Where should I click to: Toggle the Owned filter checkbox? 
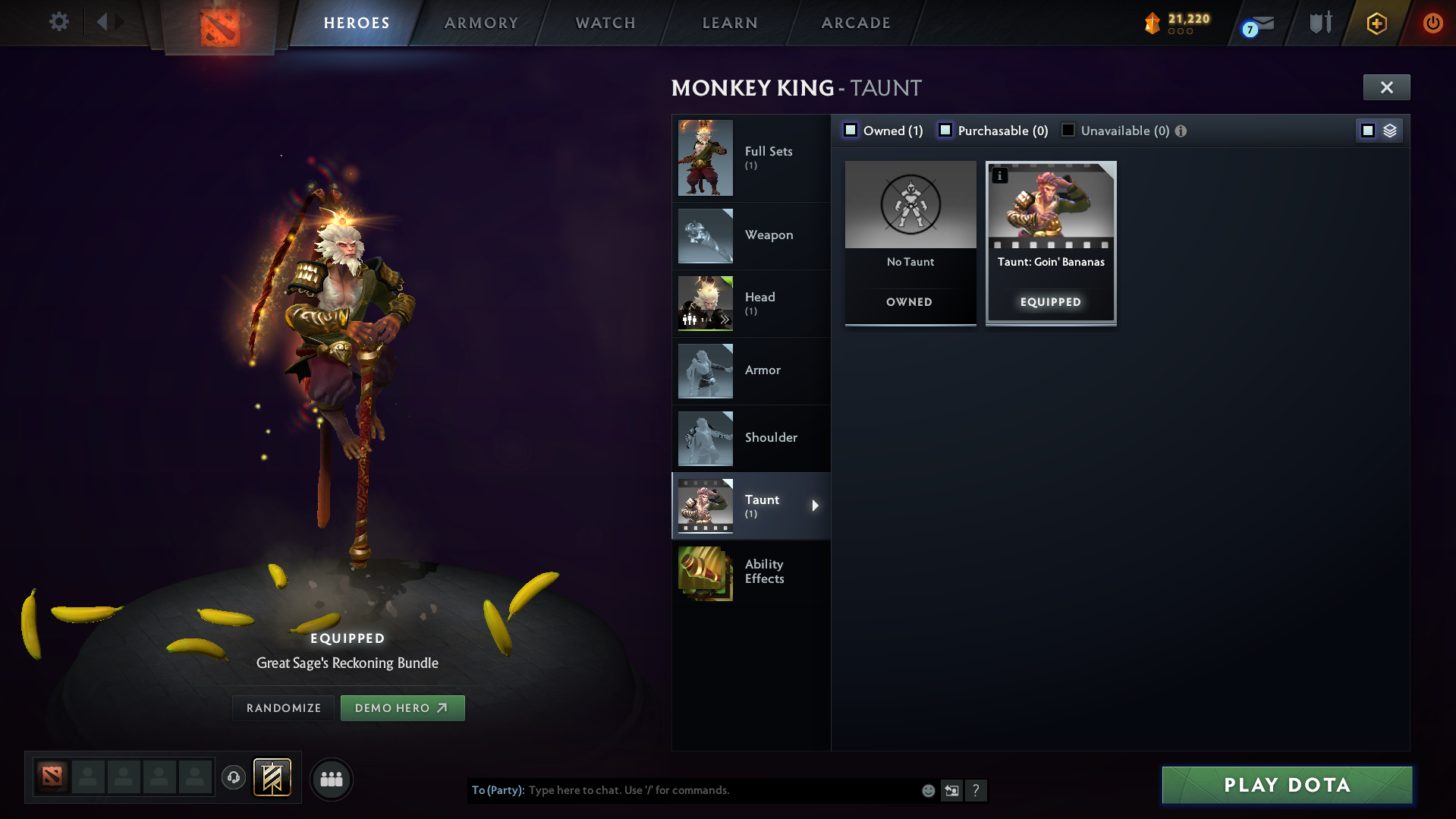tap(850, 130)
